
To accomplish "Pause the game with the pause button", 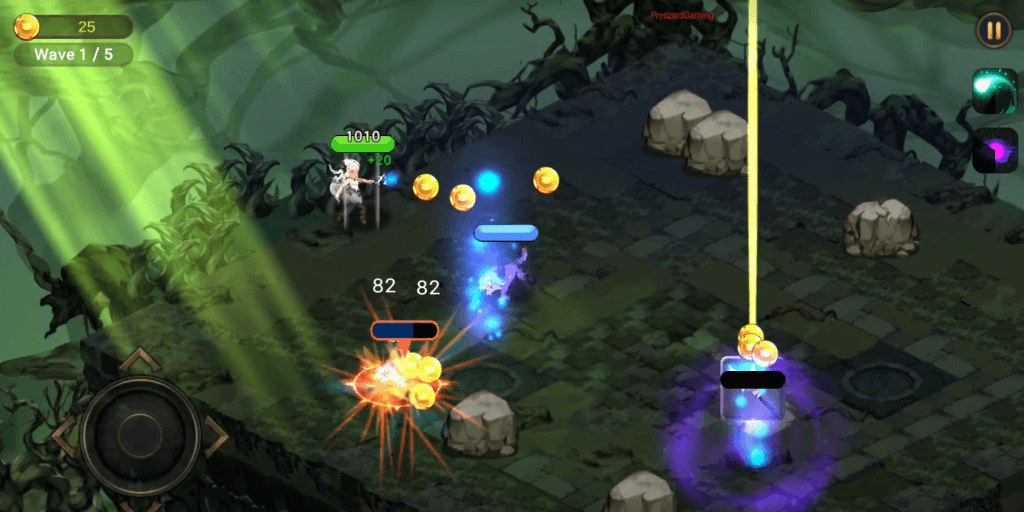I will coord(993,30).
